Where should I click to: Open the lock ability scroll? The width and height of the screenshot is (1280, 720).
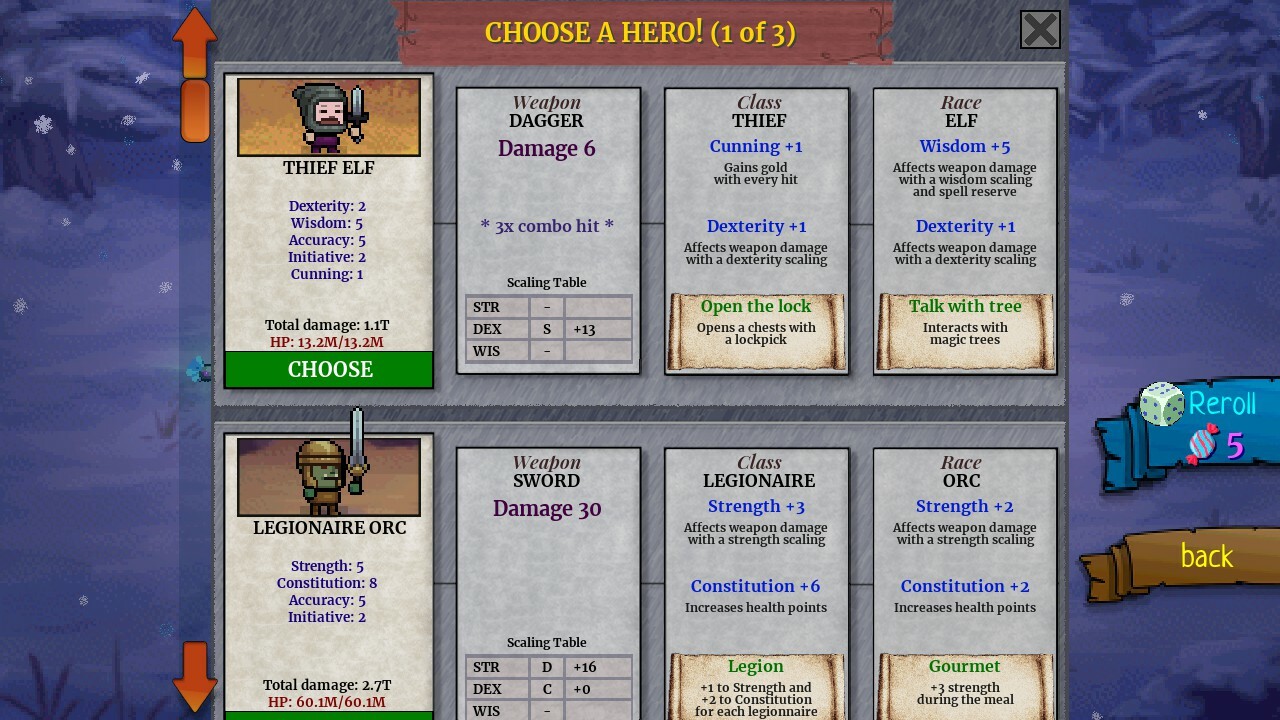point(756,330)
